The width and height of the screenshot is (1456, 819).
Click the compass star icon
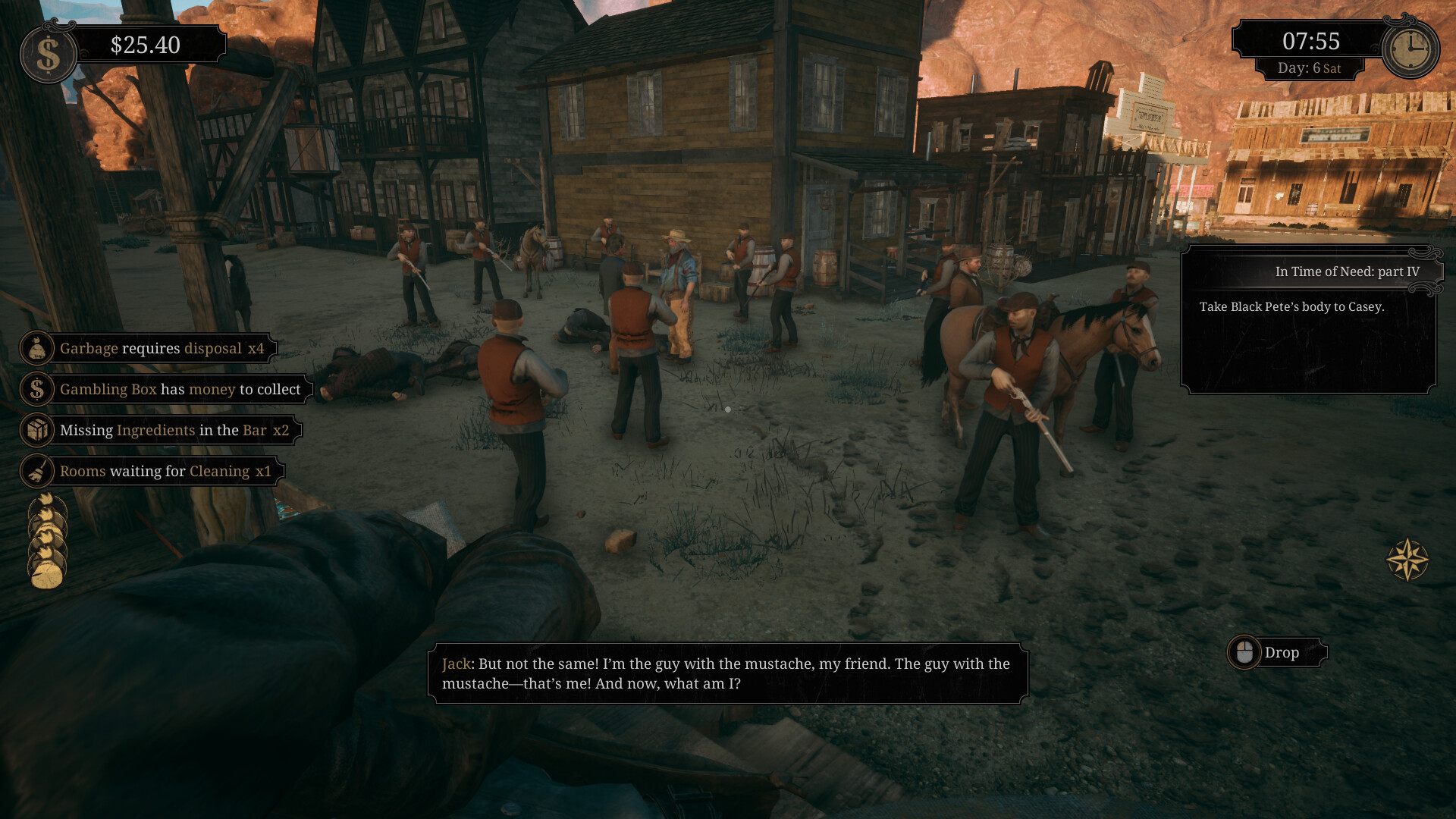point(1407,560)
